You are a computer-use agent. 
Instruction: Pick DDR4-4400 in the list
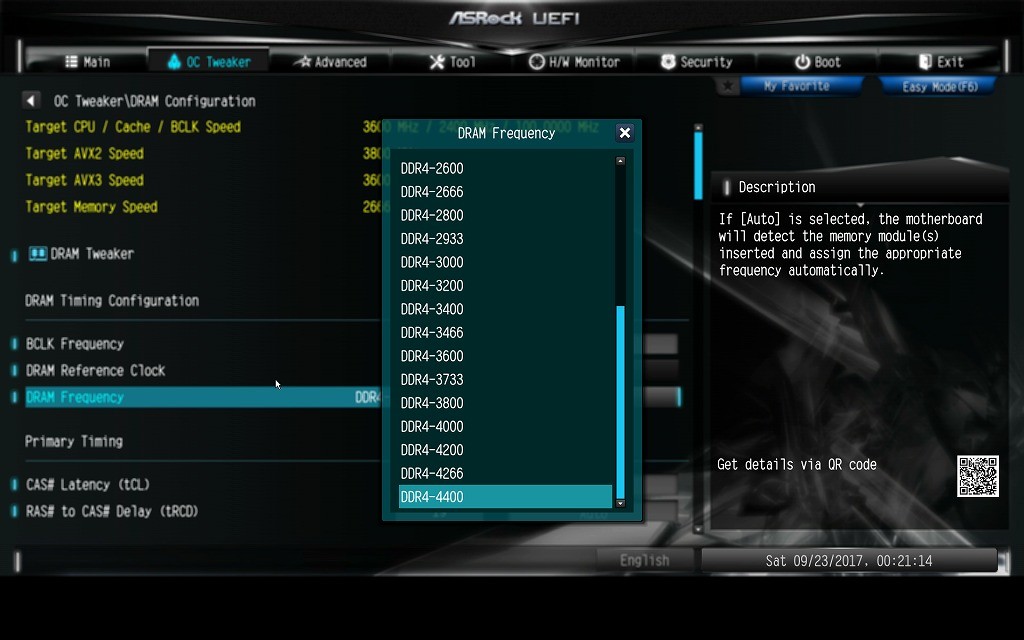tap(432, 497)
